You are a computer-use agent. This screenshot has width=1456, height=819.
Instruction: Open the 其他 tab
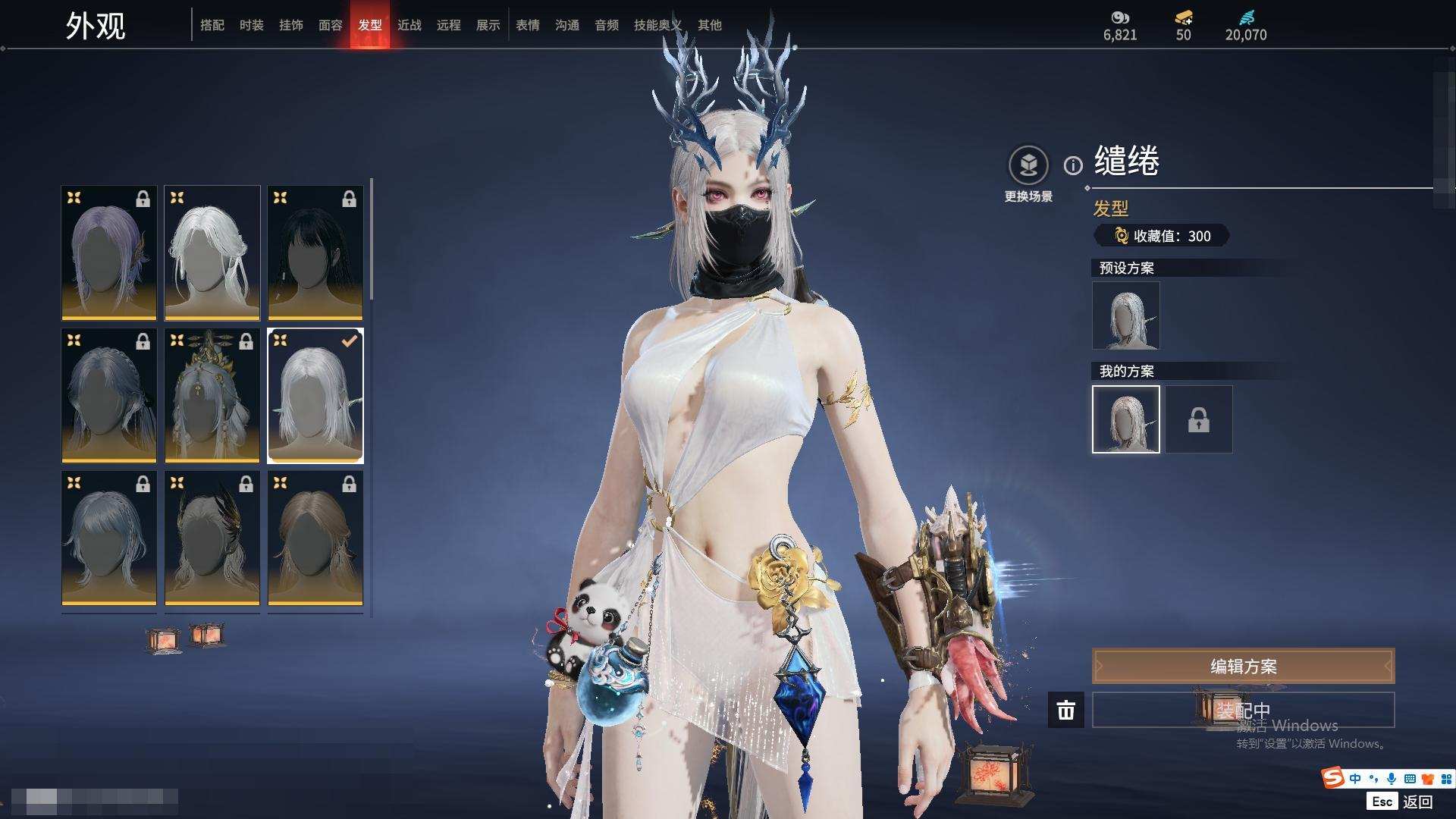coord(710,25)
